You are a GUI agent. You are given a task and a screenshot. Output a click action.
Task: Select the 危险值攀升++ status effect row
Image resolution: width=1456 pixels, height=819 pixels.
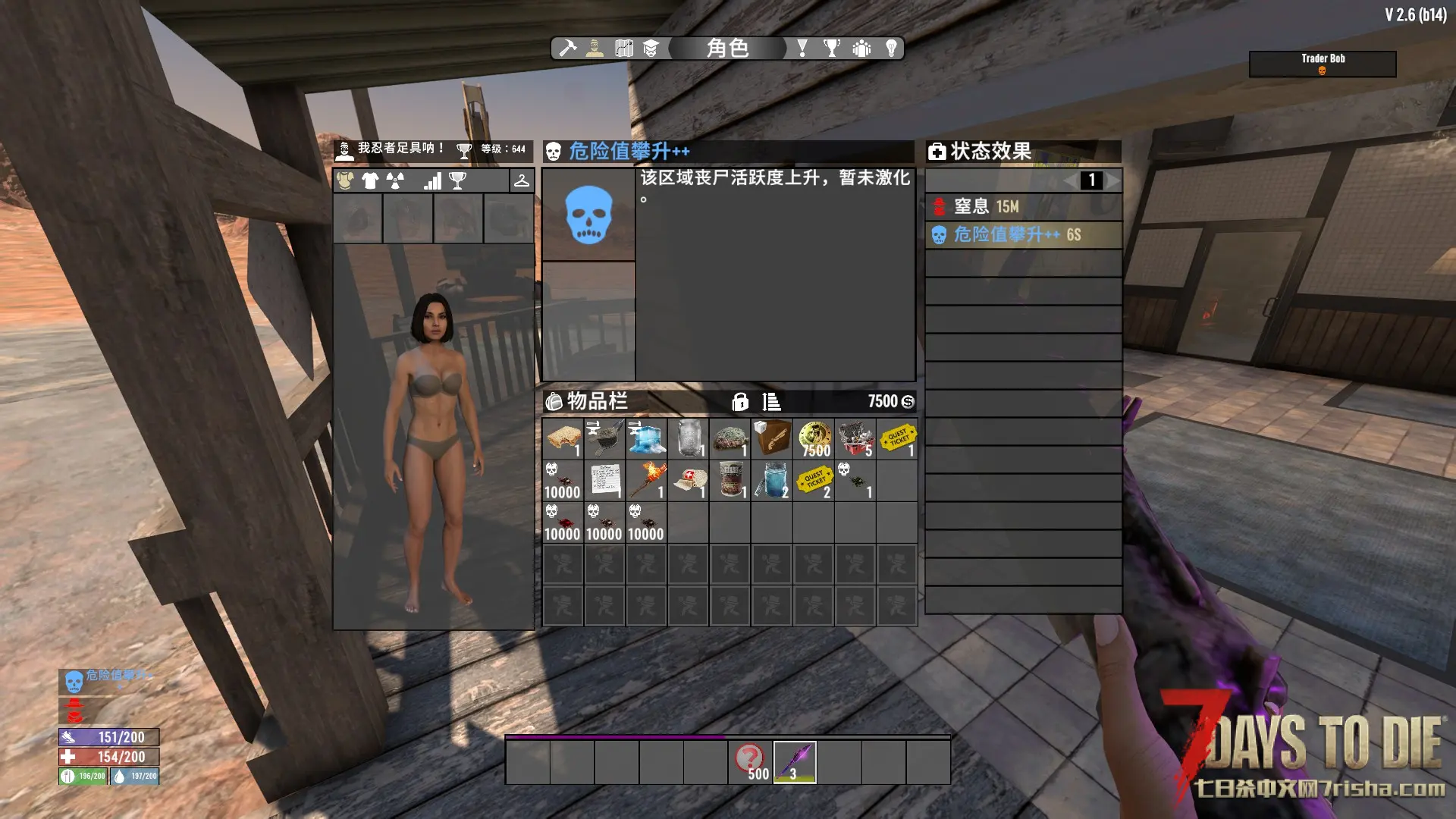click(1023, 235)
